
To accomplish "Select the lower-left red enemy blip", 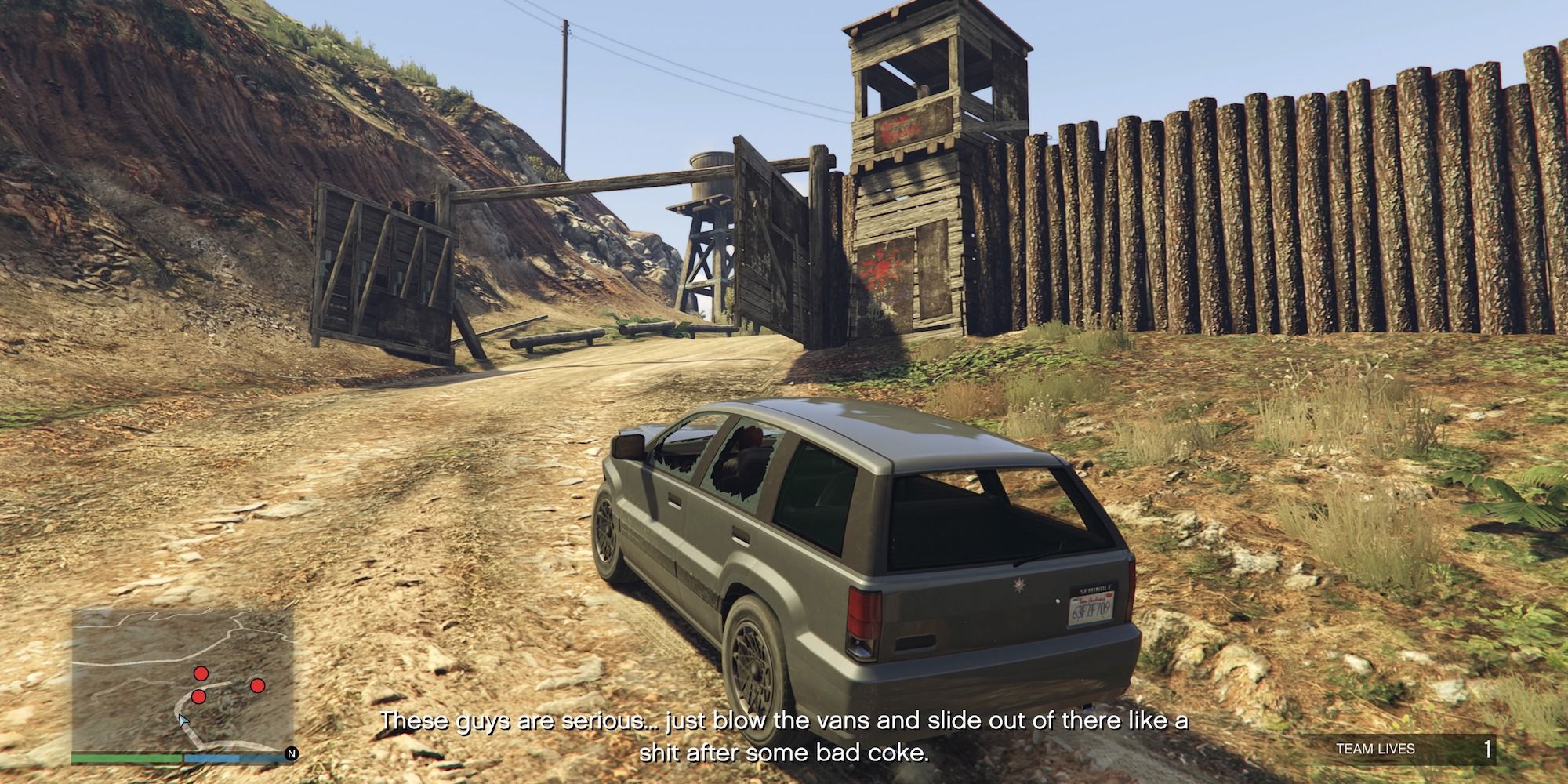I will point(198,697).
